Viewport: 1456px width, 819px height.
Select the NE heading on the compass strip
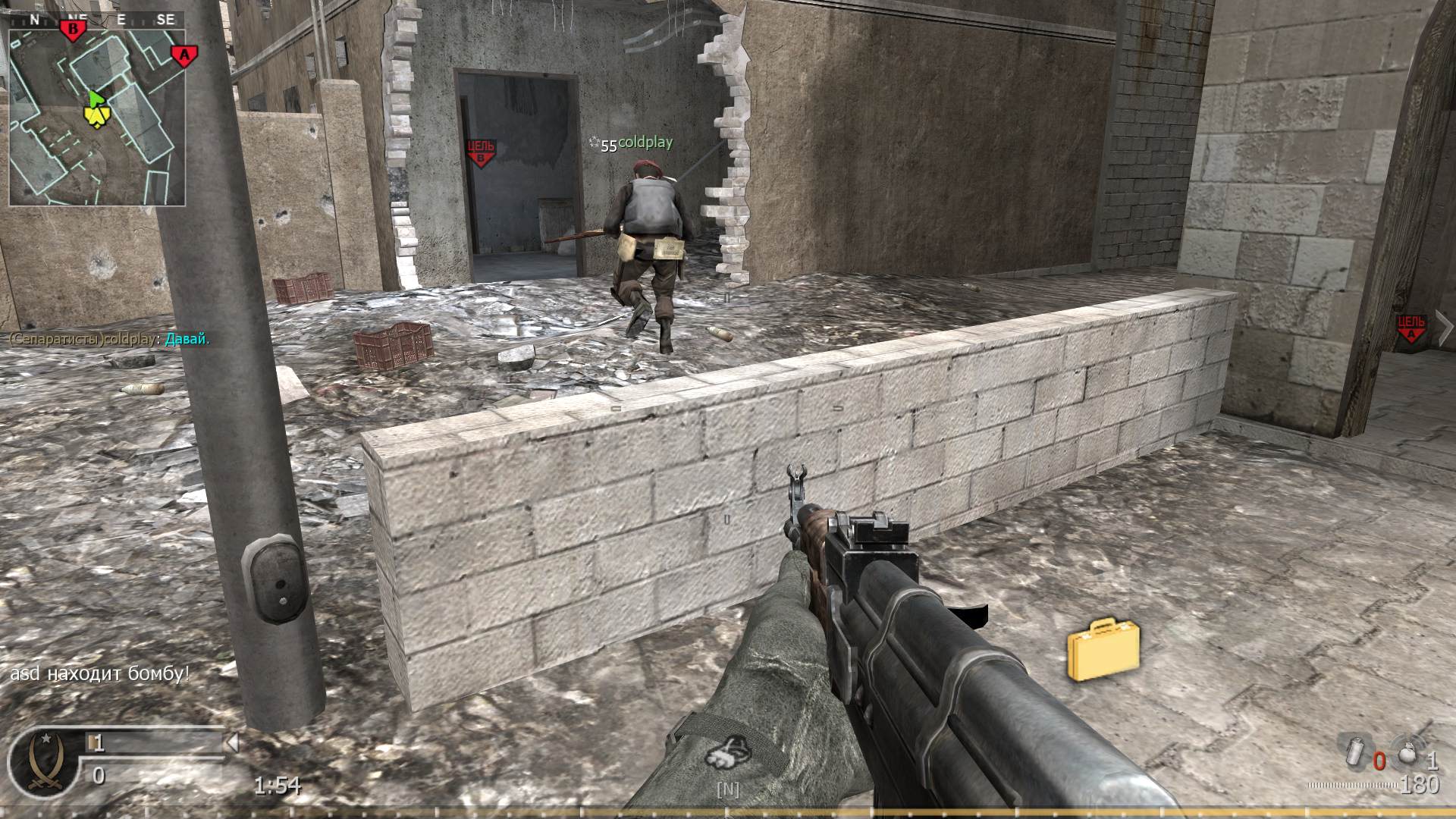79,19
